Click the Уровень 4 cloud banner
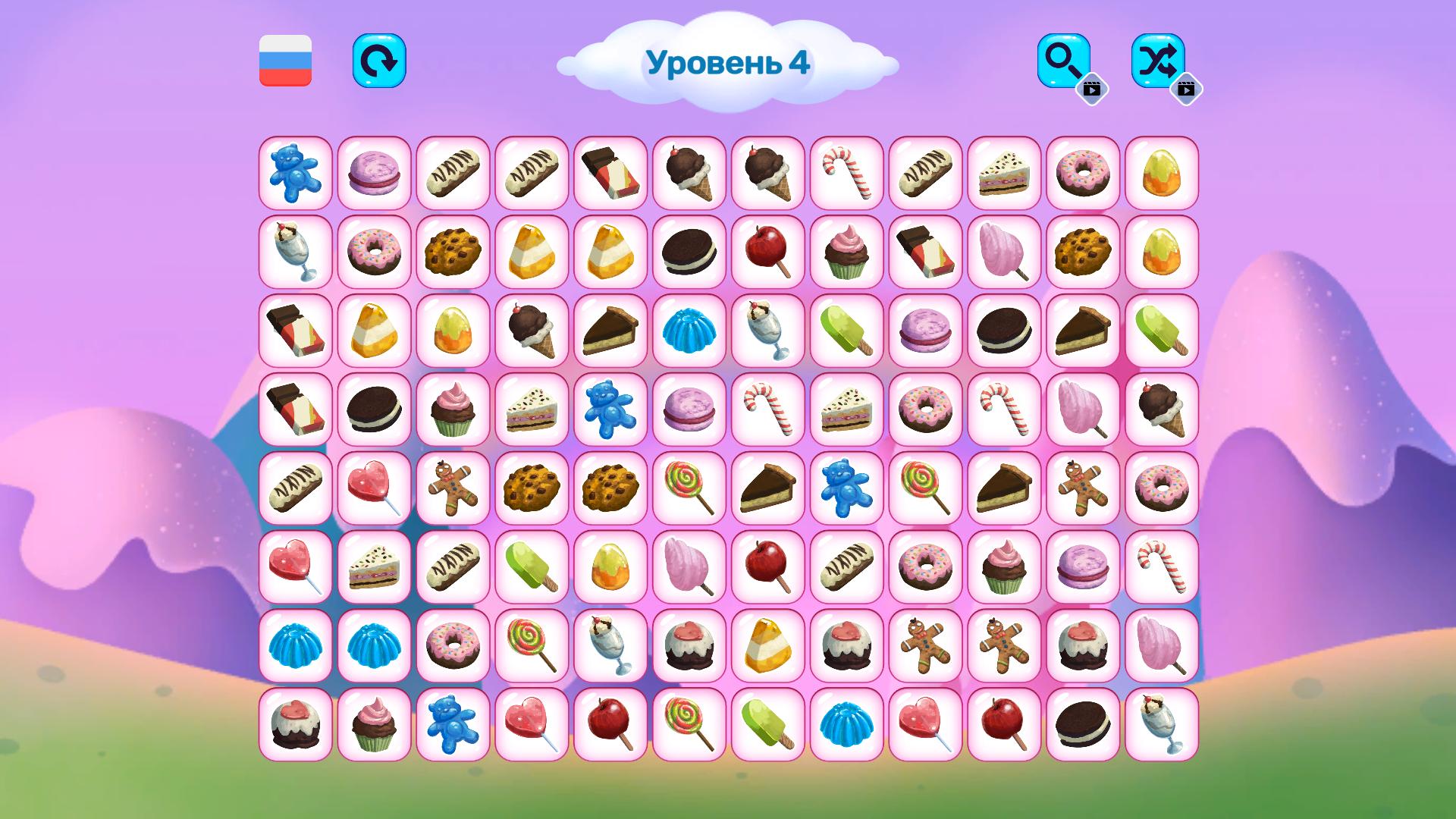This screenshot has height=819, width=1456. 730,63
